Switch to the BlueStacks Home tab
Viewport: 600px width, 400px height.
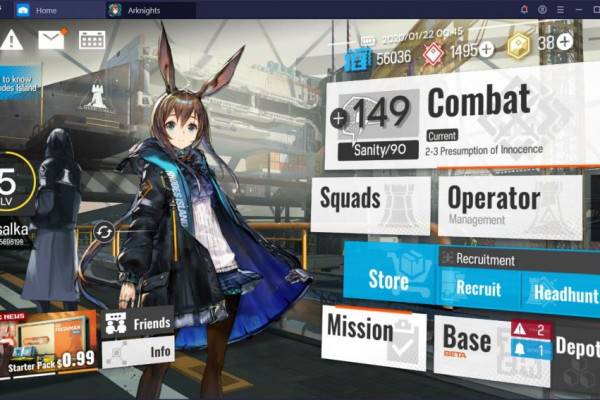click(38, 9)
